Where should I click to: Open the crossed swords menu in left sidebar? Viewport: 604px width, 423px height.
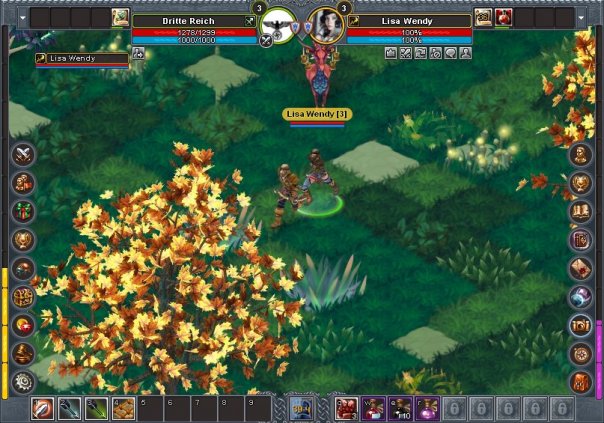(x=24, y=154)
